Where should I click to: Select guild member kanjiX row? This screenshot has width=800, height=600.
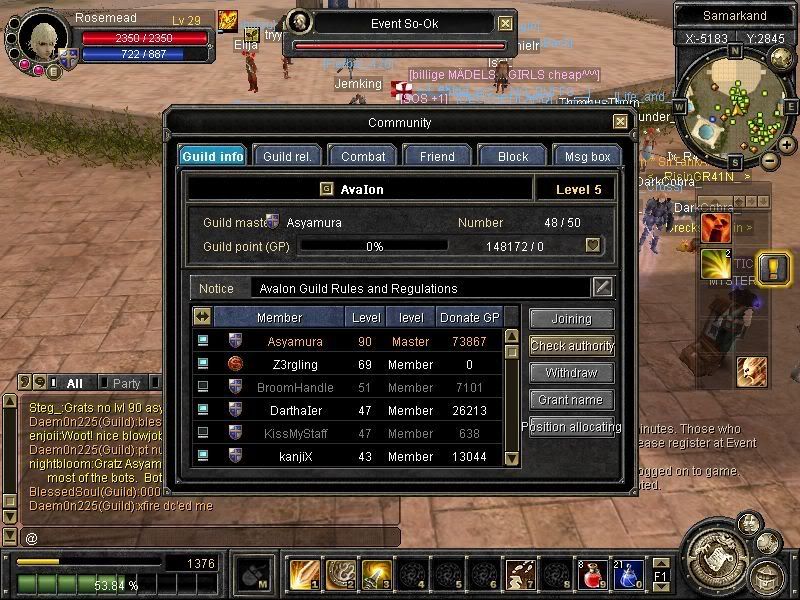(350, 456)
